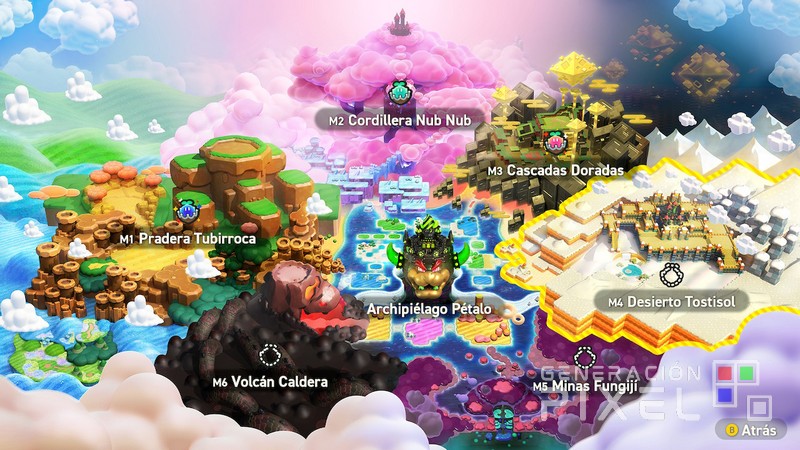
Task: Open the M6 Volcán Caldera world
Action: pyautogui.click(x=270, y=381)
